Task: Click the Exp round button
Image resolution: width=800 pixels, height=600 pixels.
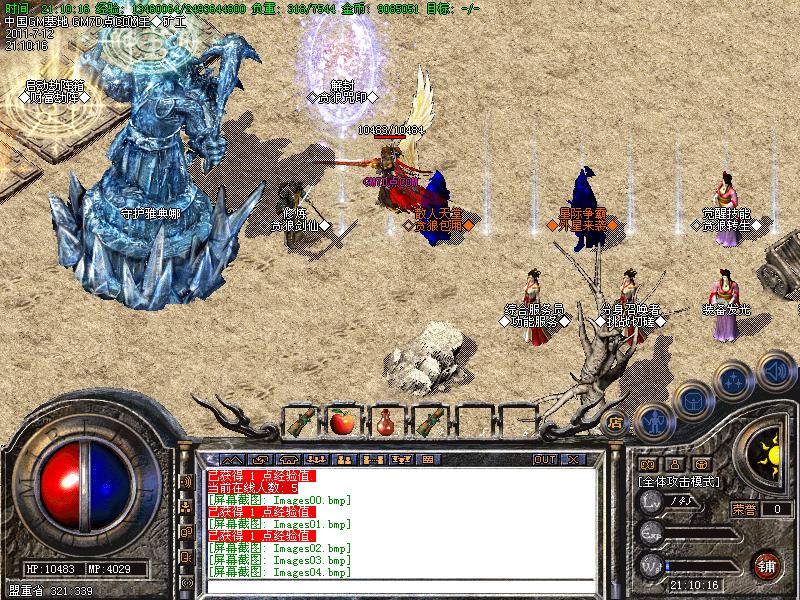Action: tap(652, 532)
